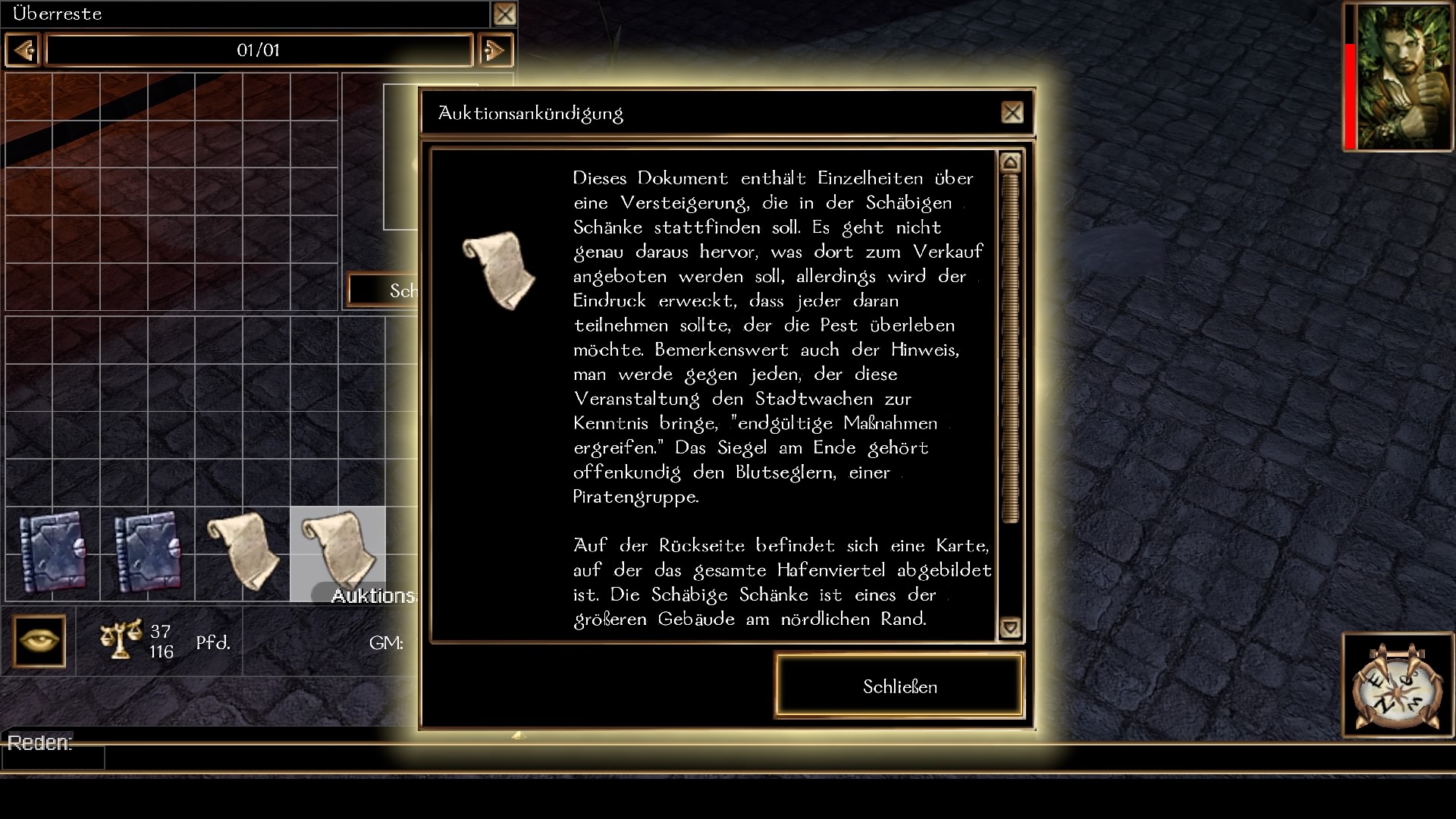Go to next Überreste page arrow
The image size is (1456, 819).
tap(495, 51)
